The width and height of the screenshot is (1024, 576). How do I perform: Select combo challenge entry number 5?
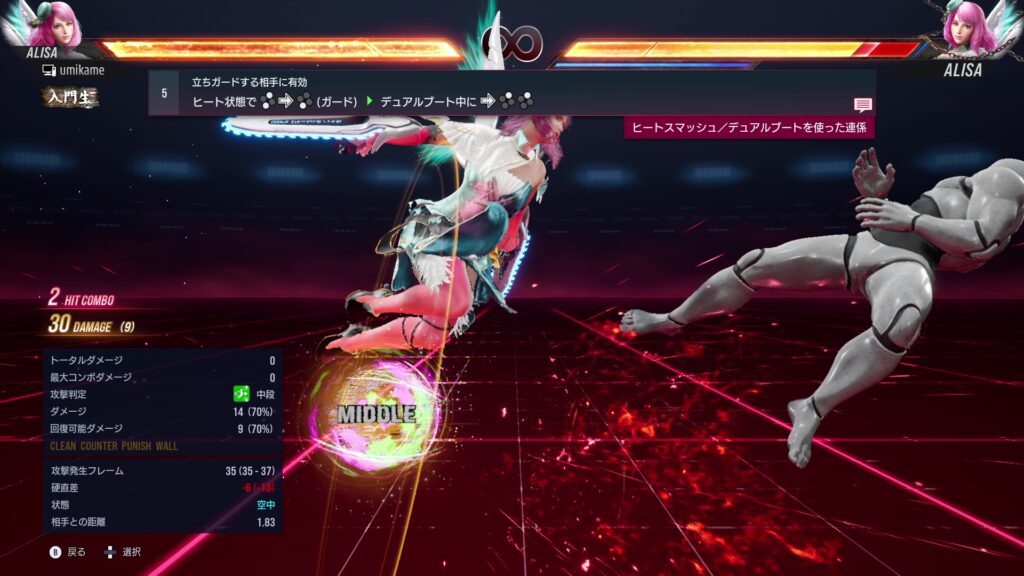(x=164, y=93)
